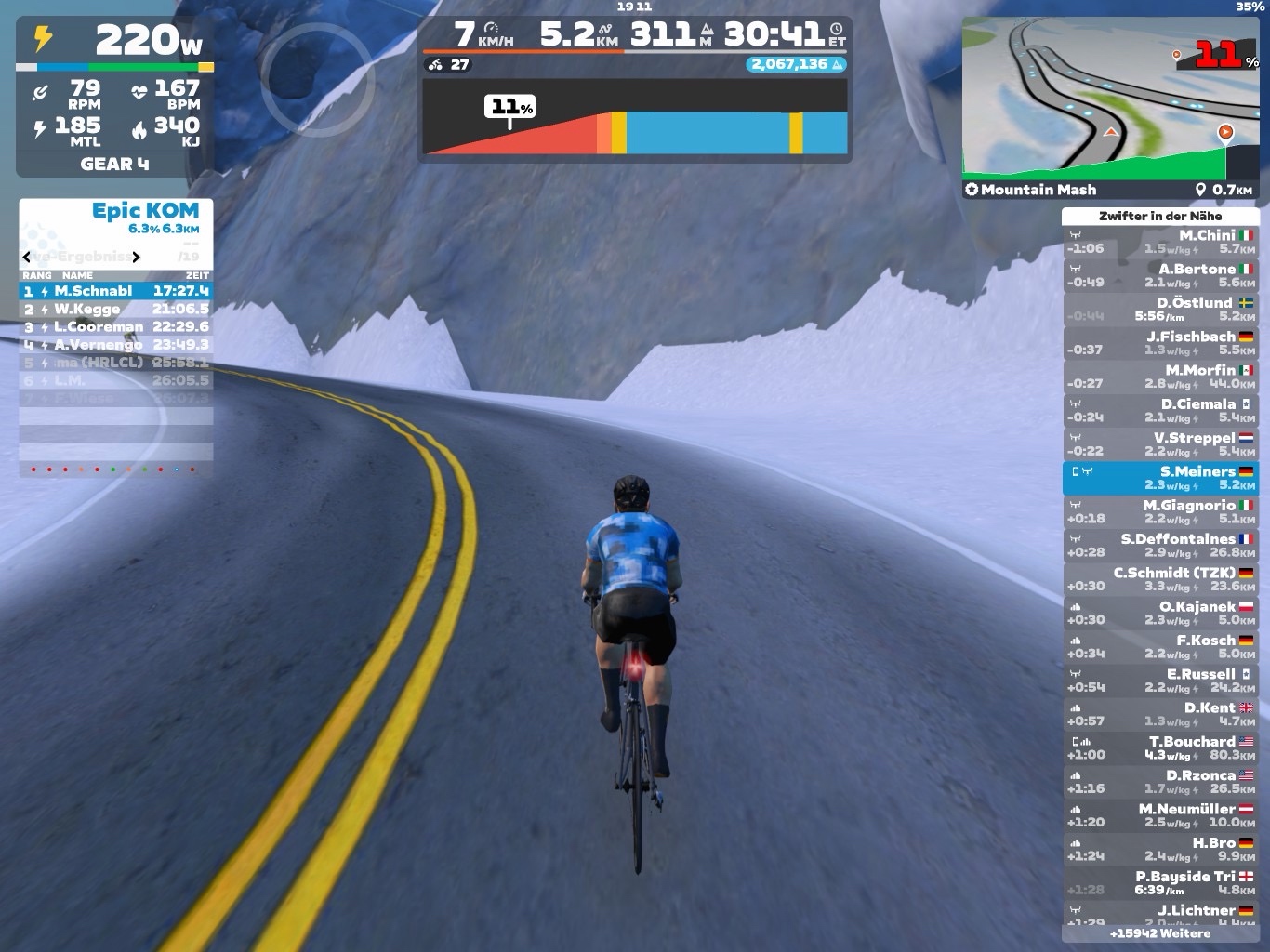Show previous Epic KOM leaderboard page
Image resolution: width=1270 pixels, height=952 pixels.
27,257
